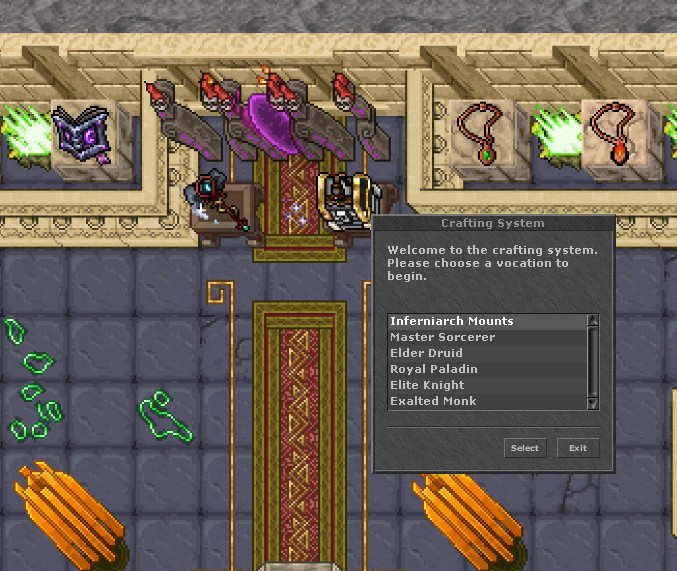Close the crafting system with Exit
This screenshot has height=571, width=677.
578,448
